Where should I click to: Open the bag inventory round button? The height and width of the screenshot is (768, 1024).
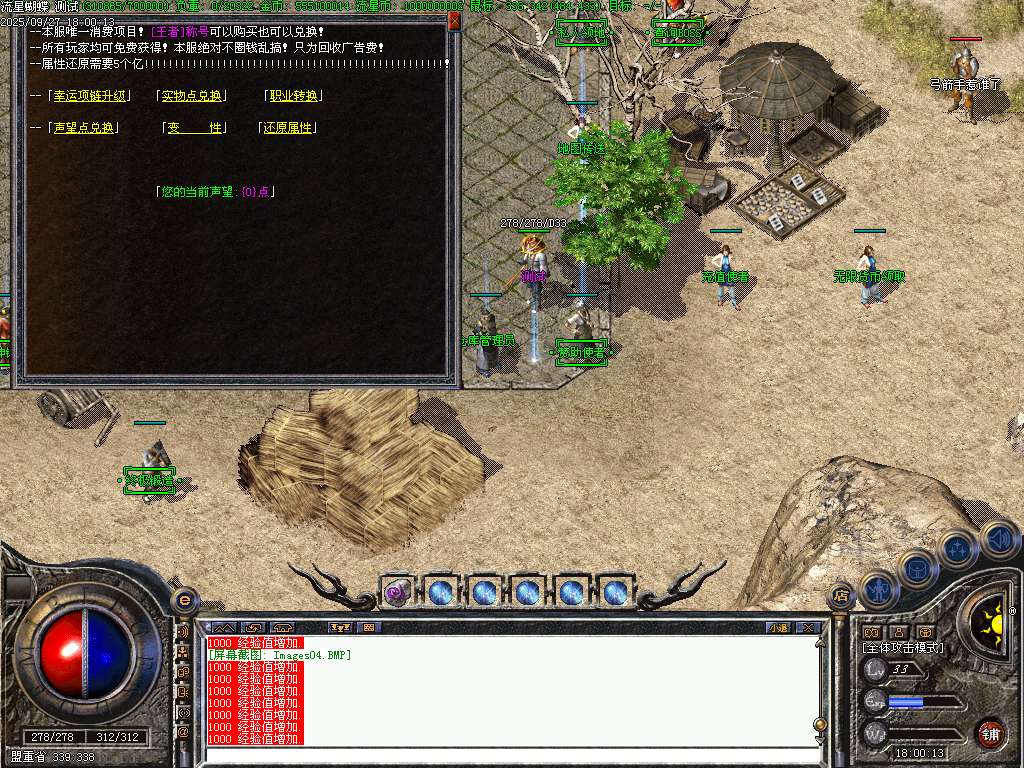pos(918,568)
